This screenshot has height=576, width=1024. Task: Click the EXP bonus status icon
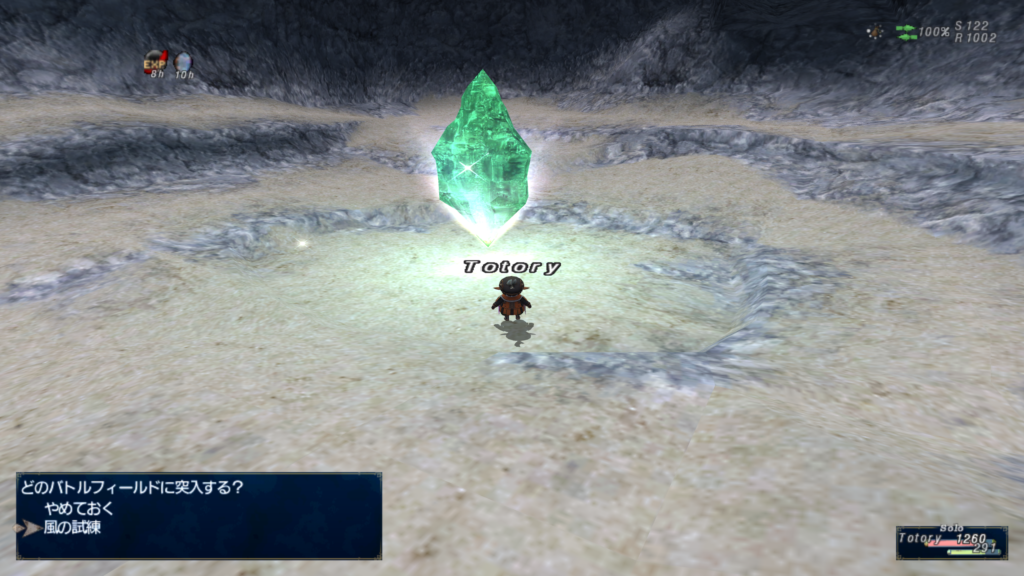coord(155,61)
